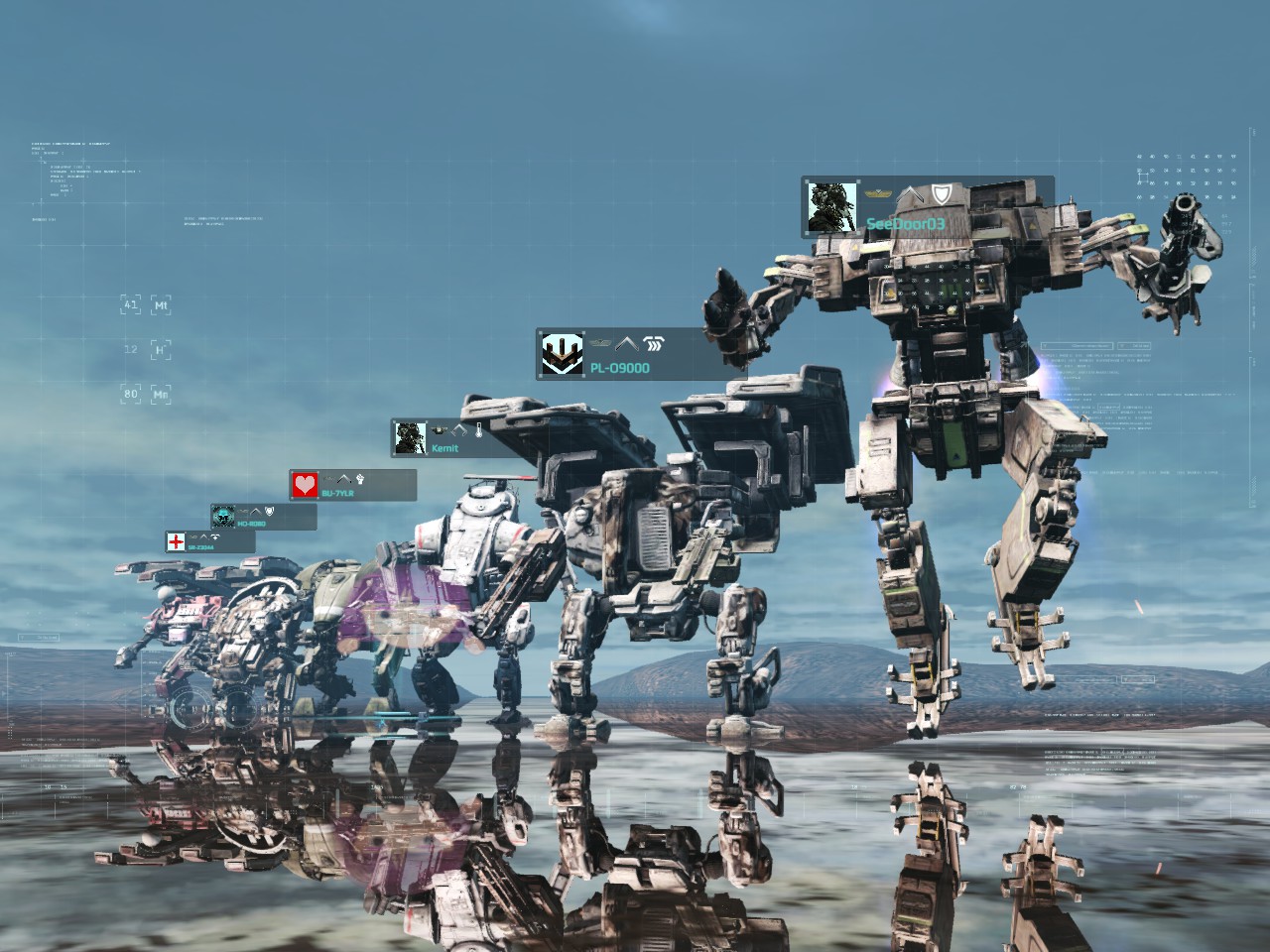Toggle the chevron rank marker on SeeDoor03

pyautogui.click(x=910, y=195)
